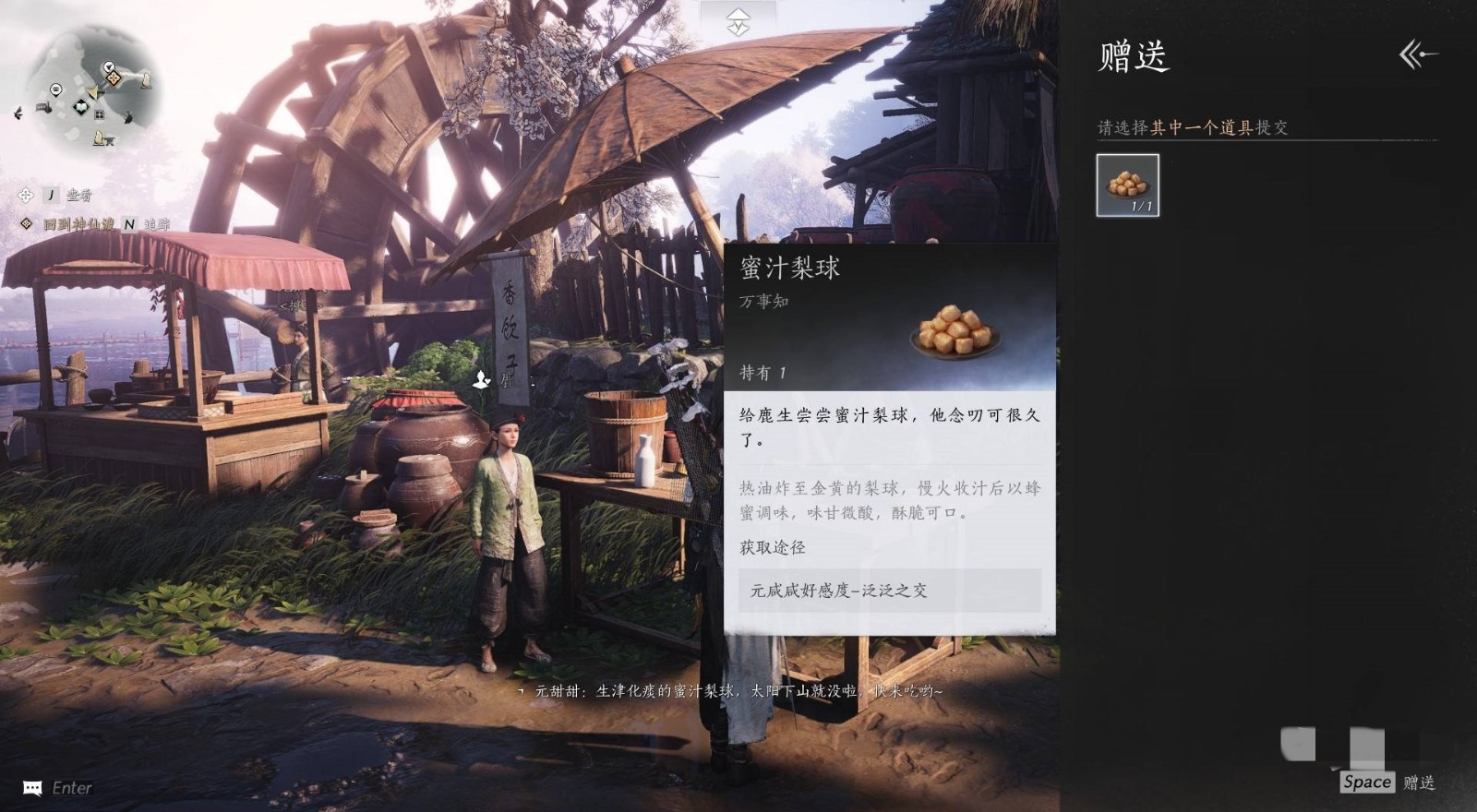Select the 回到神仙渡 quest tracker
Screen dimensions: 1477x812
click(x=79, y=224)
